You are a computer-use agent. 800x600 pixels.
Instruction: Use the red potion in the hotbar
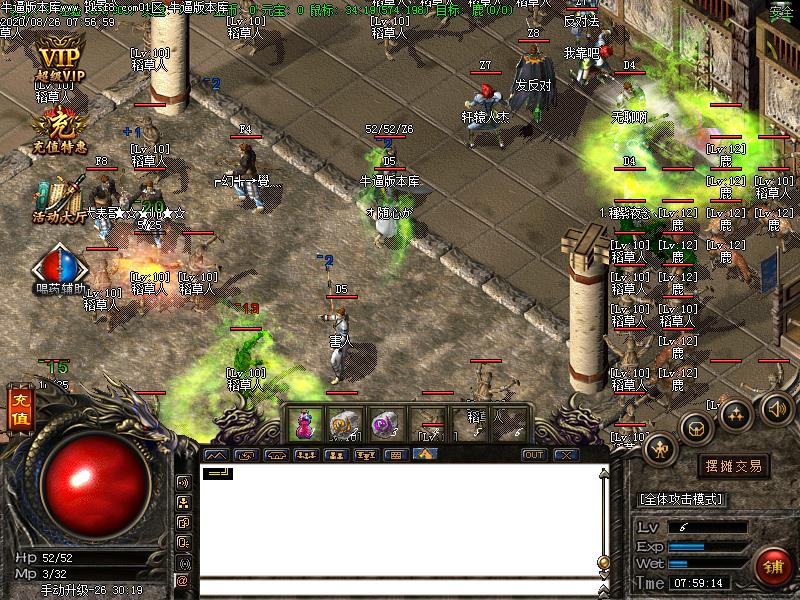pos(303,425)
